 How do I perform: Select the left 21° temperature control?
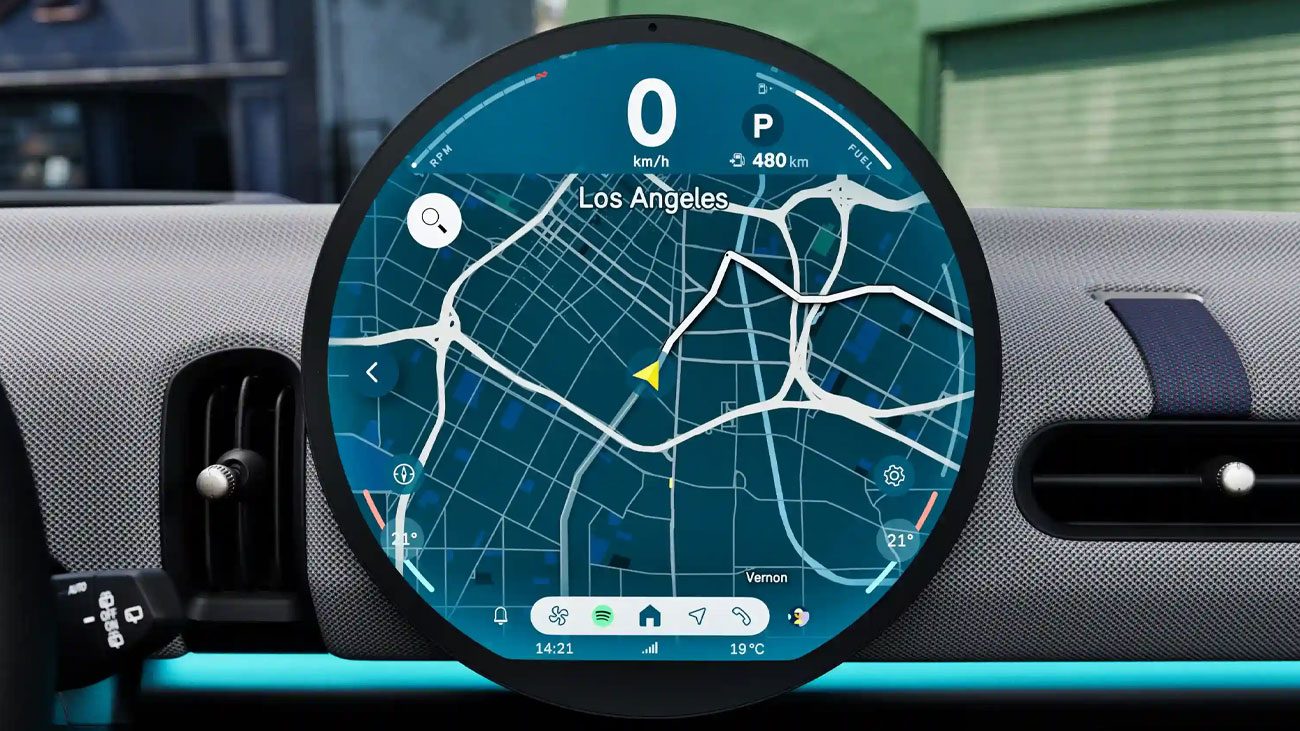404,539
